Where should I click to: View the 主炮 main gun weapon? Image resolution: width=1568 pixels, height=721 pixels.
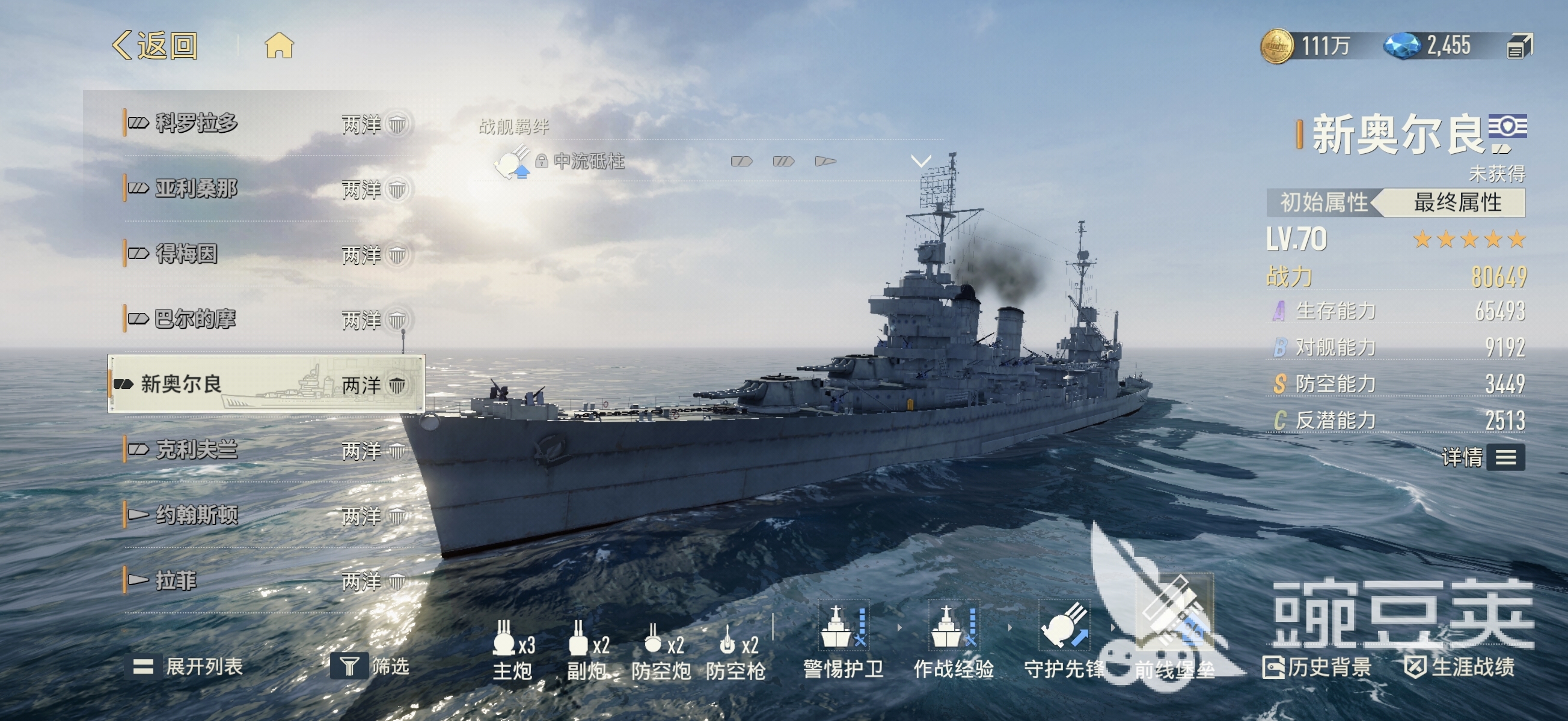click(512, 650)
